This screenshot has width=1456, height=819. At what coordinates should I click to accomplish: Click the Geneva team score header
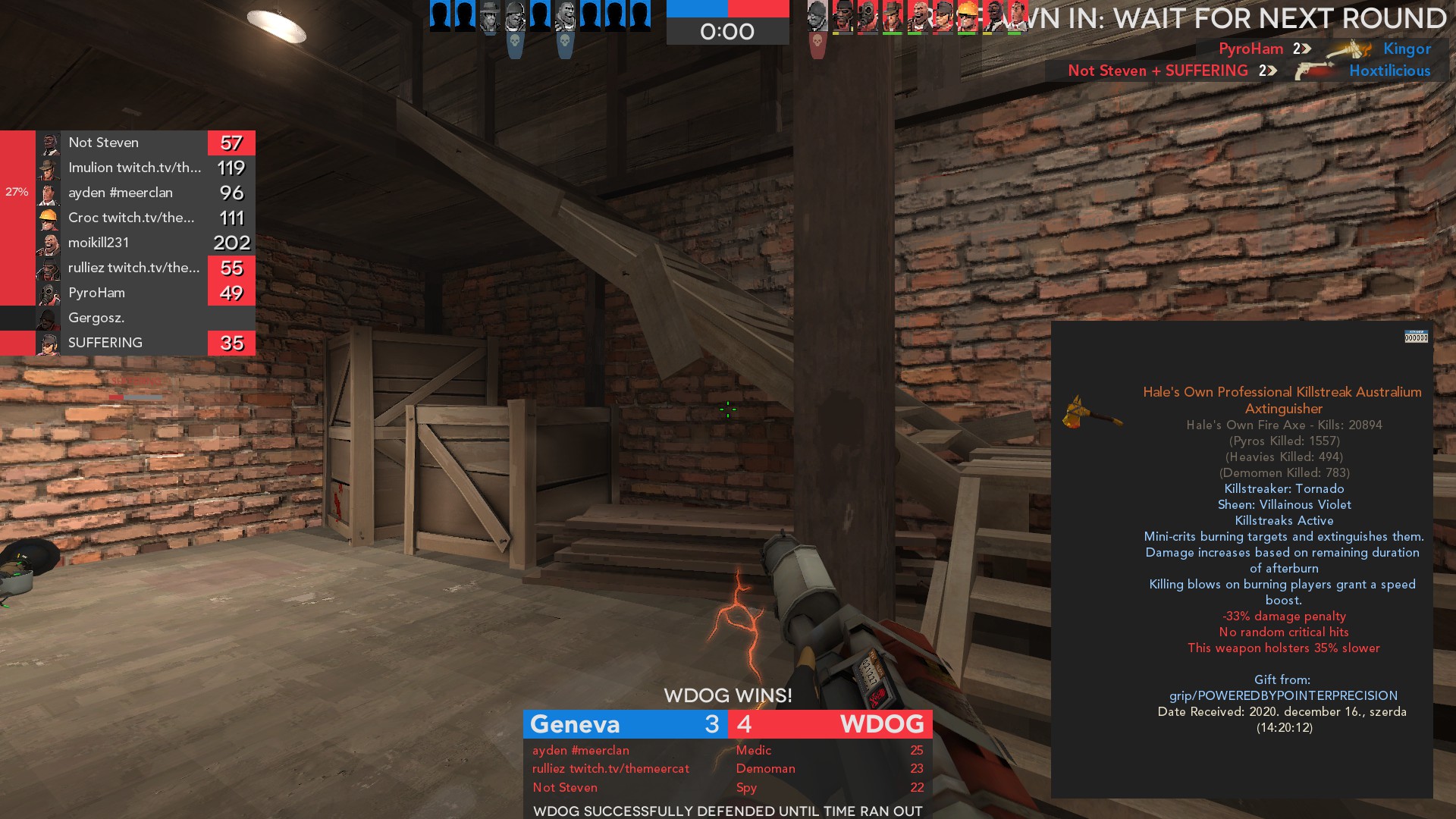(x=625, y=724)
